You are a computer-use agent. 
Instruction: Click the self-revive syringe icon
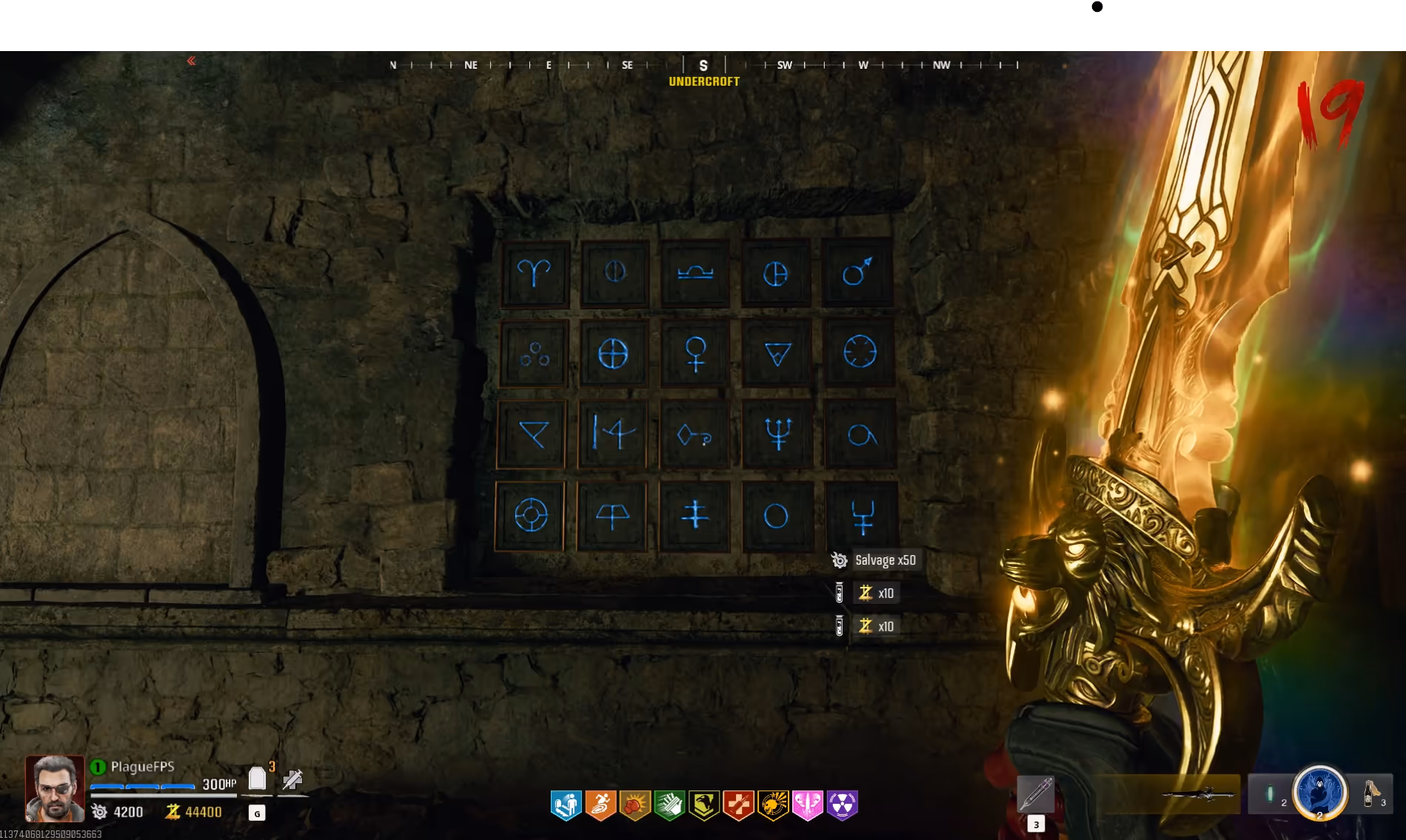point(292,779)
